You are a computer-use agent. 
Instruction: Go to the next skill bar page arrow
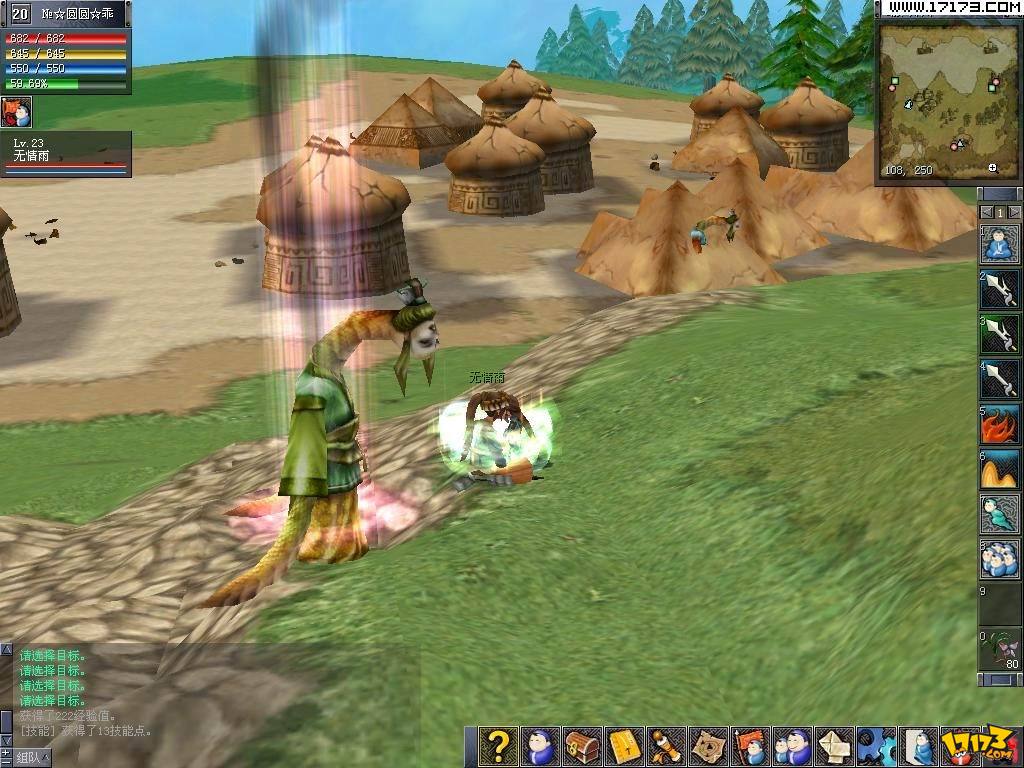1014,212
